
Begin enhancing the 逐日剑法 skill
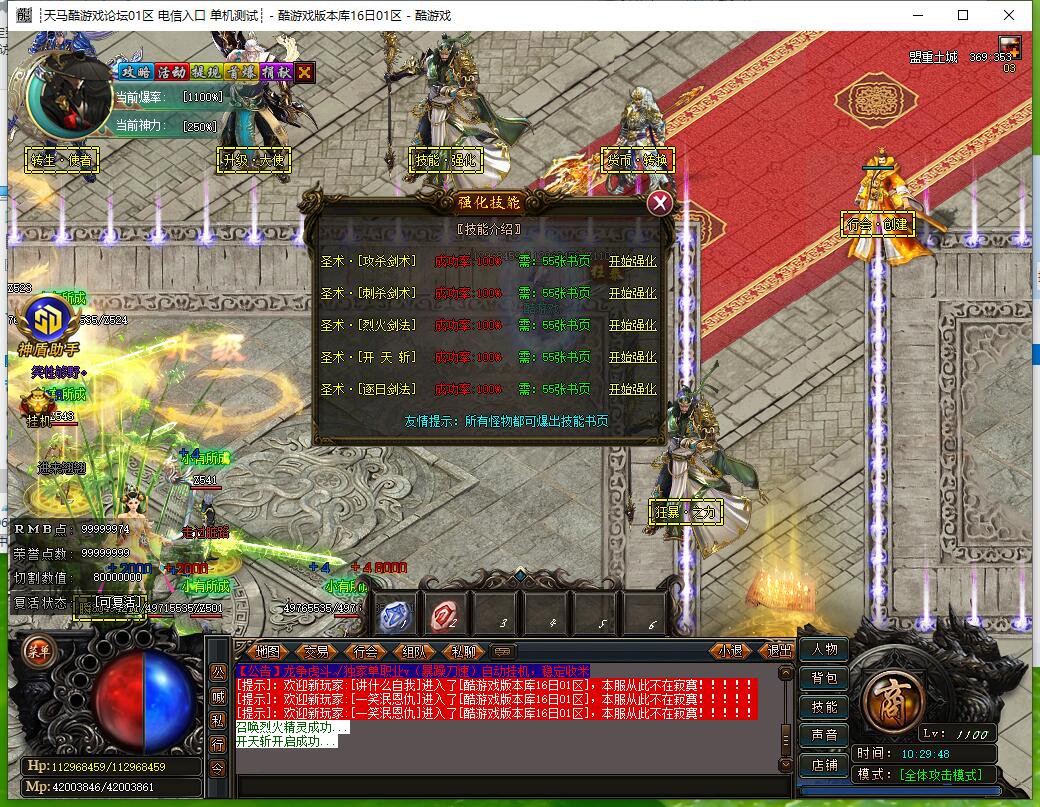[x=632, y=389]
